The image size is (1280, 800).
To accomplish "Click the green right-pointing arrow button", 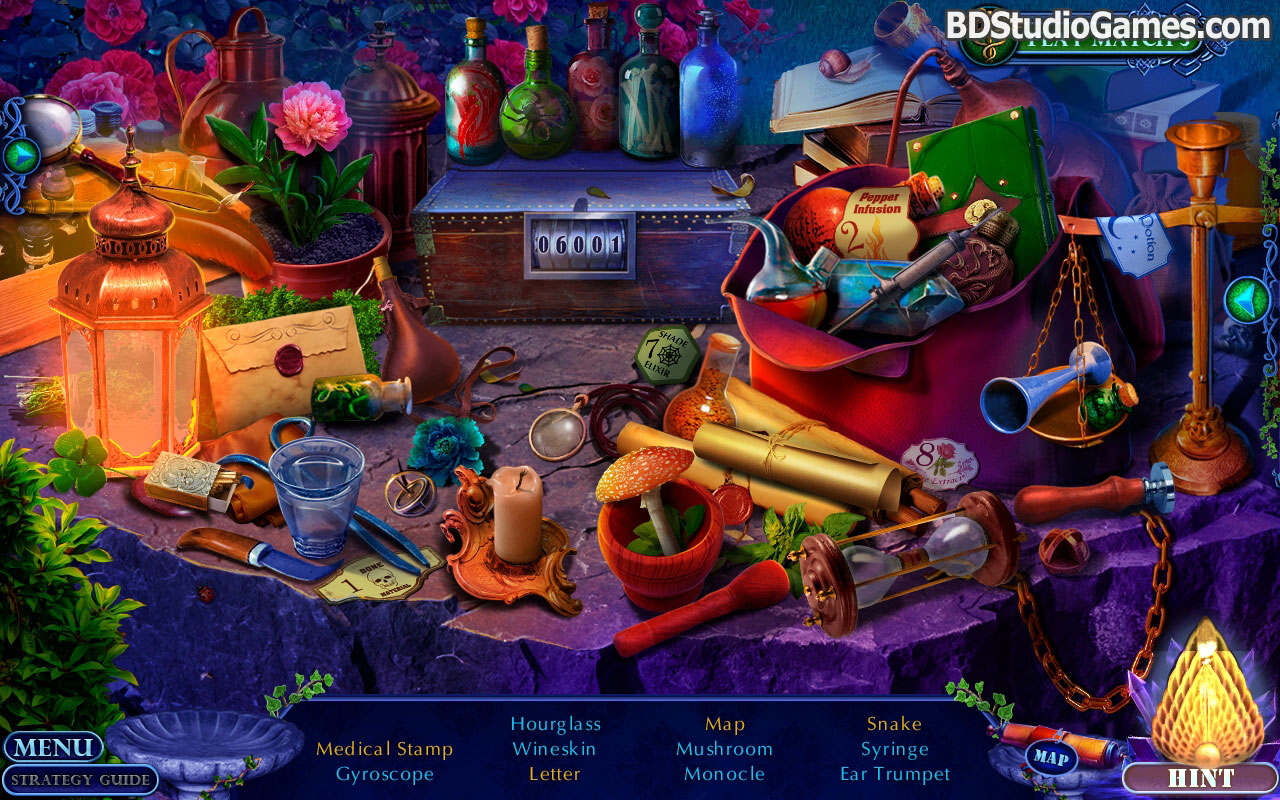I will click(x=21, y=156).
